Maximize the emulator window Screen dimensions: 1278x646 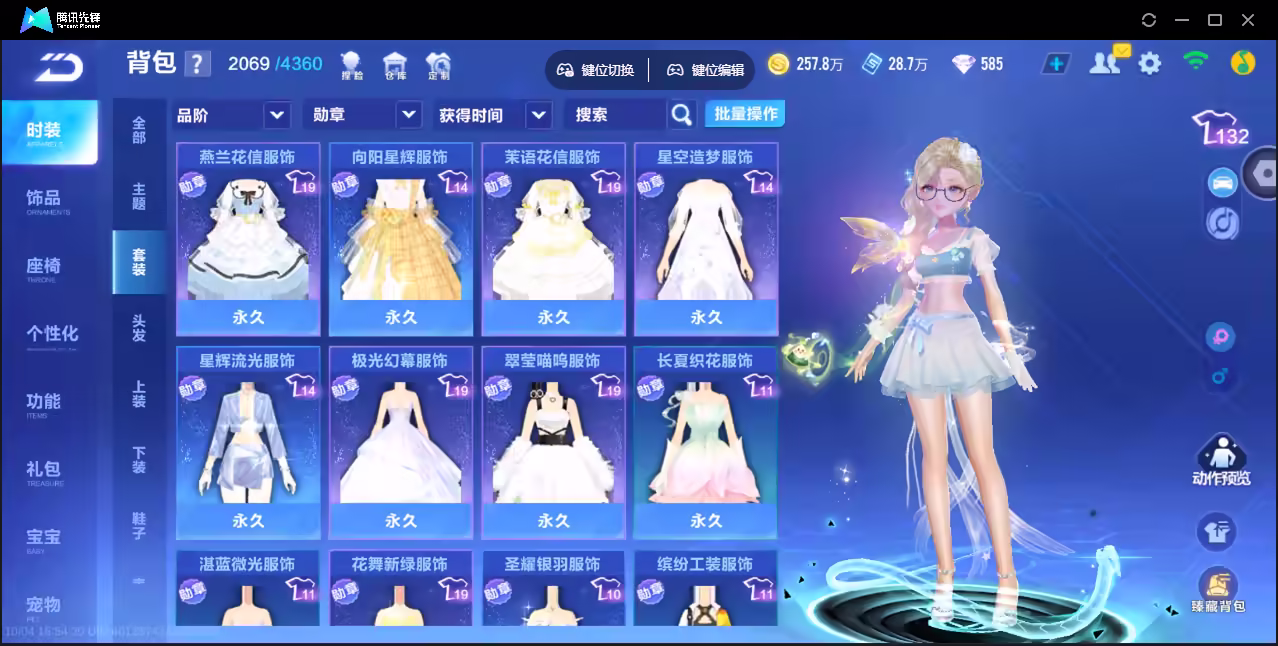pyautogui.click(x=1215, y=19)
